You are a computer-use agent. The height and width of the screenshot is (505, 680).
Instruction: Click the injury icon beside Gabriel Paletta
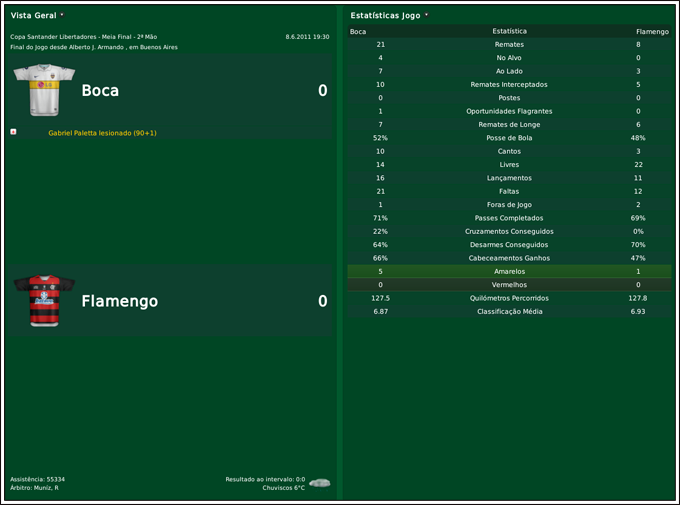(x=13, y=132)
